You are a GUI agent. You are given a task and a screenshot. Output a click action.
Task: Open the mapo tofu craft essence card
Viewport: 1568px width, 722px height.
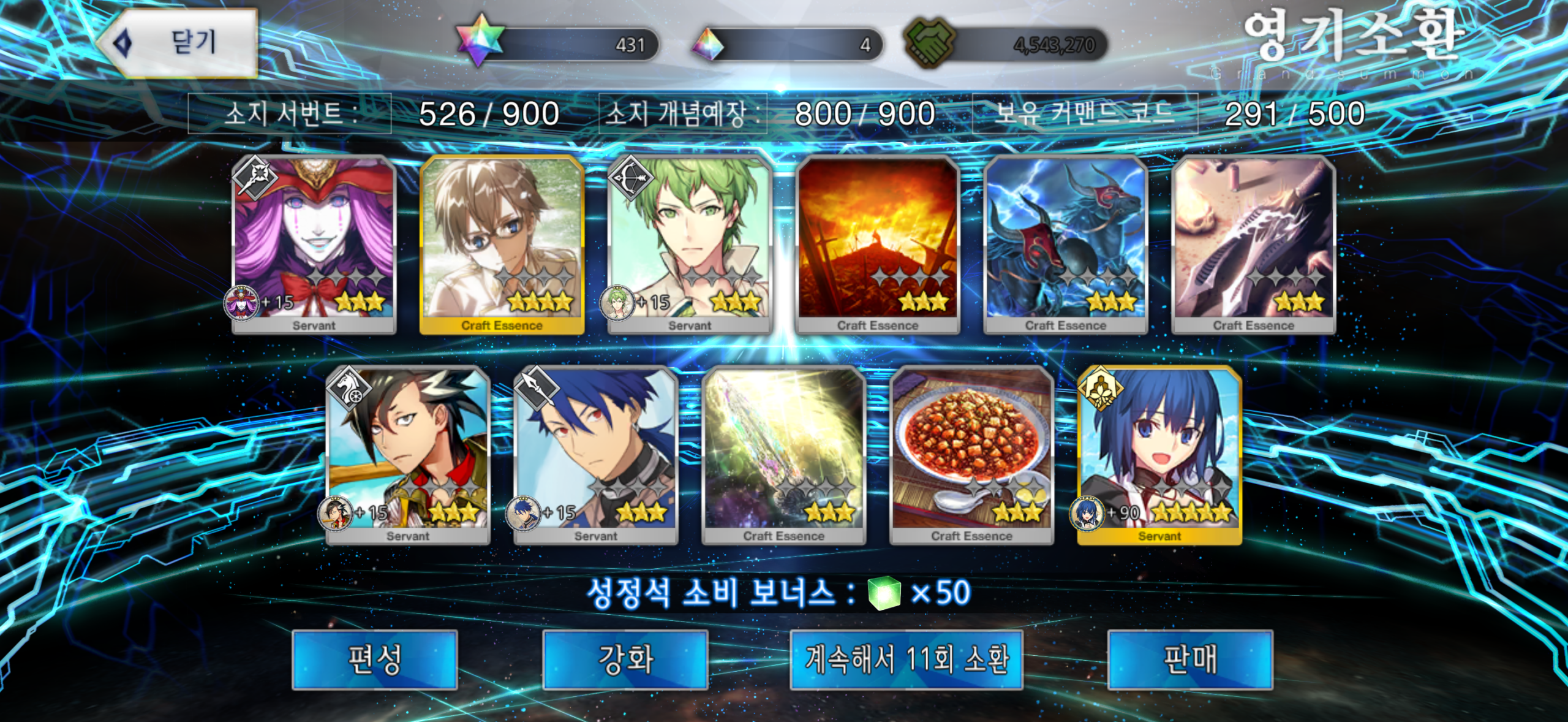[972, 454]
